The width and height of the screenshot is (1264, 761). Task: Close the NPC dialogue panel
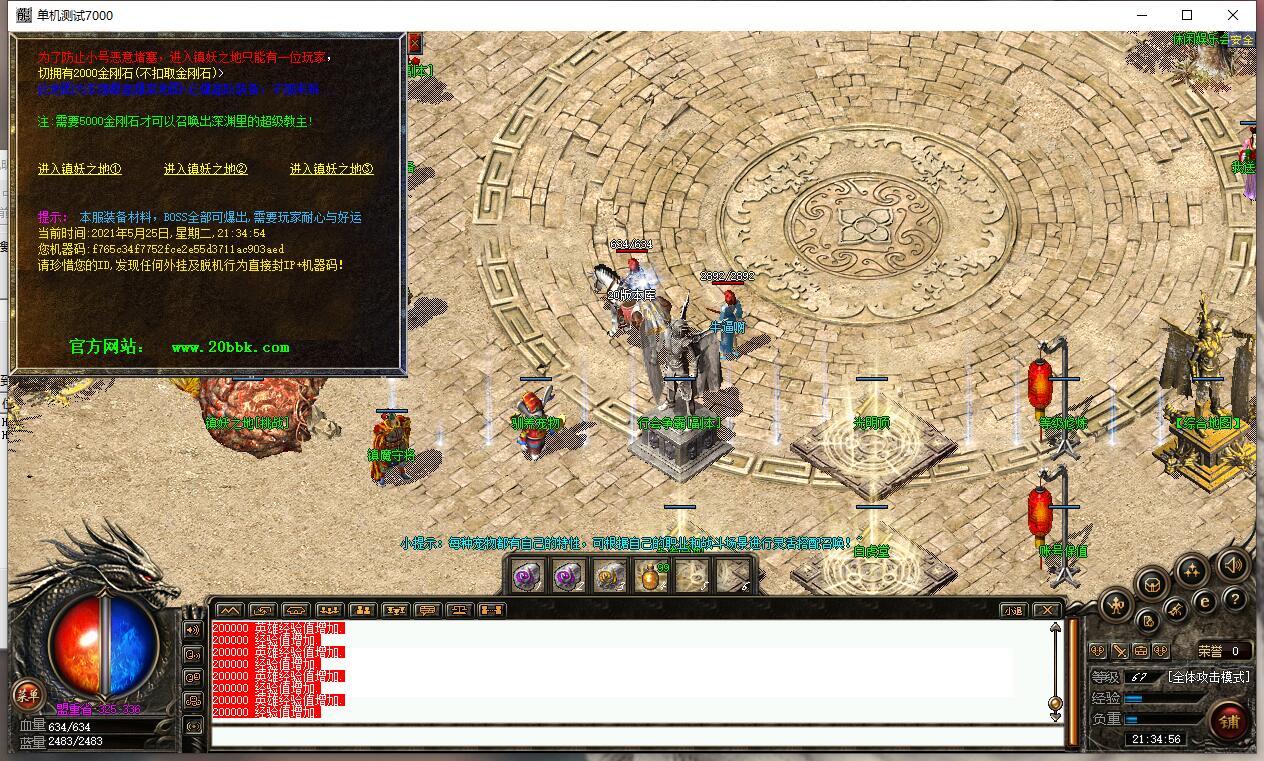pyautogui.click(x=415, y=42)
